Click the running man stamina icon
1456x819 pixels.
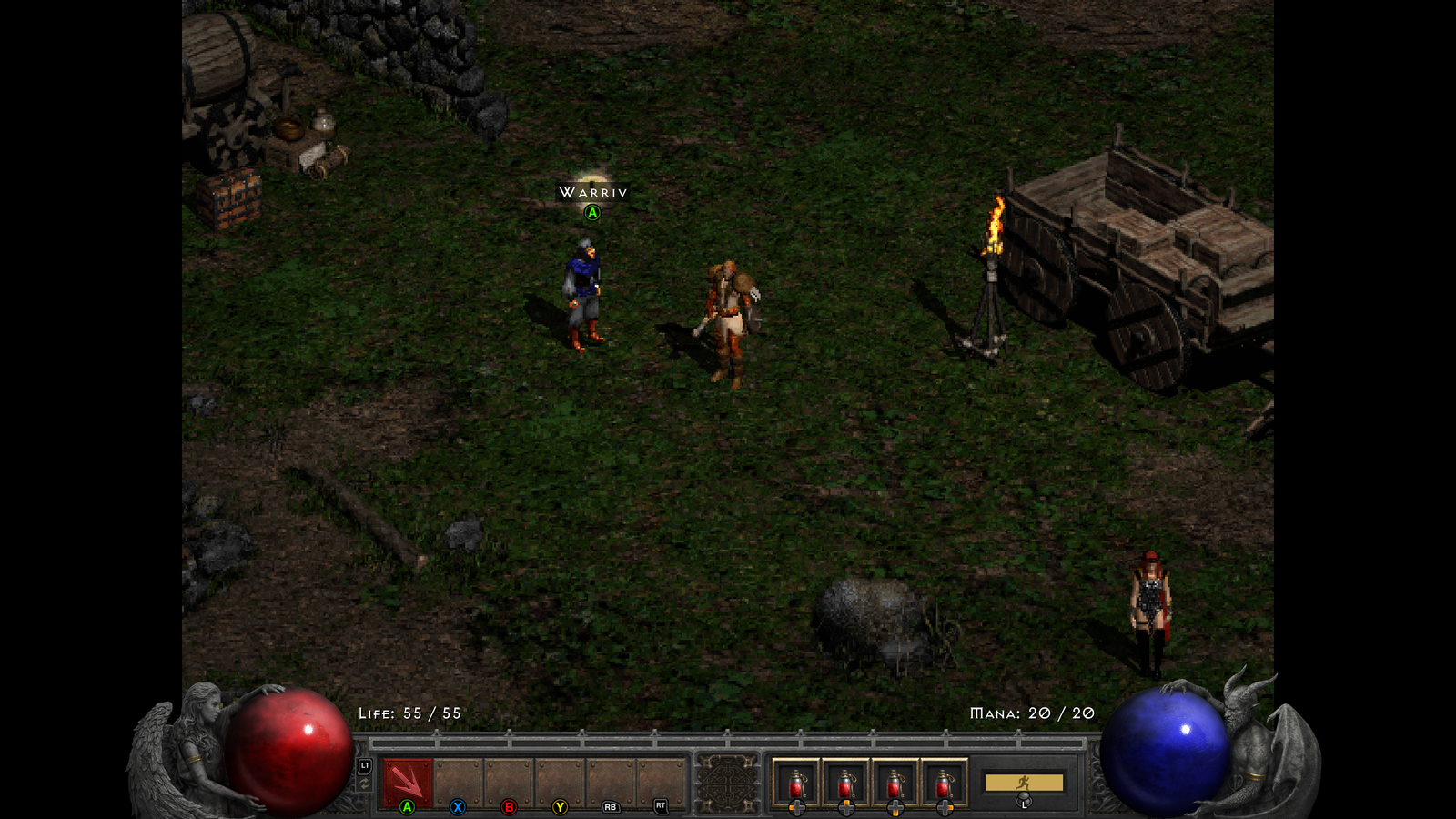click(1023, 781)
